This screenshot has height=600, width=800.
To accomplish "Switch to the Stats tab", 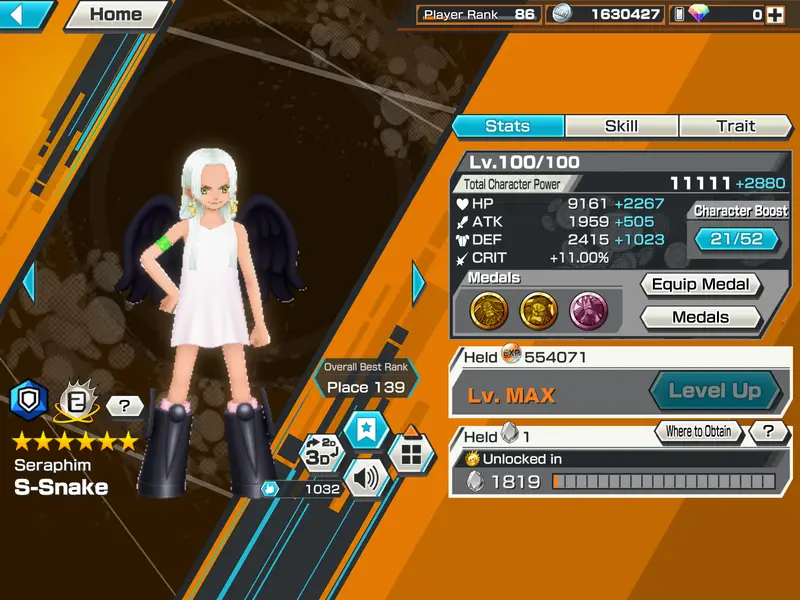I will (507, 126).
